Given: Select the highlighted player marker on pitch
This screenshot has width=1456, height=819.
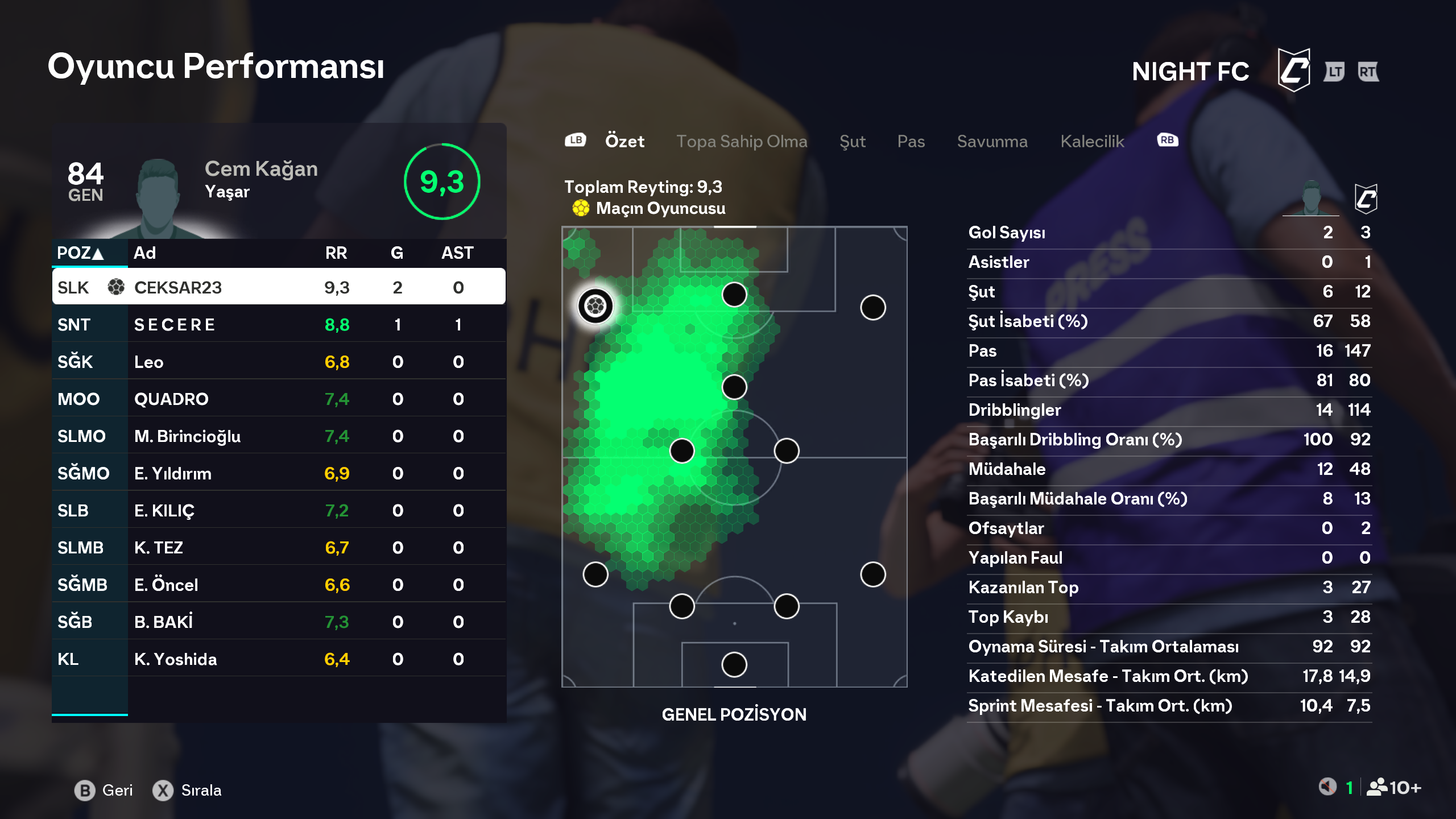Looking at the screenshot, I should pyautogui.click(x=595, y=306).
